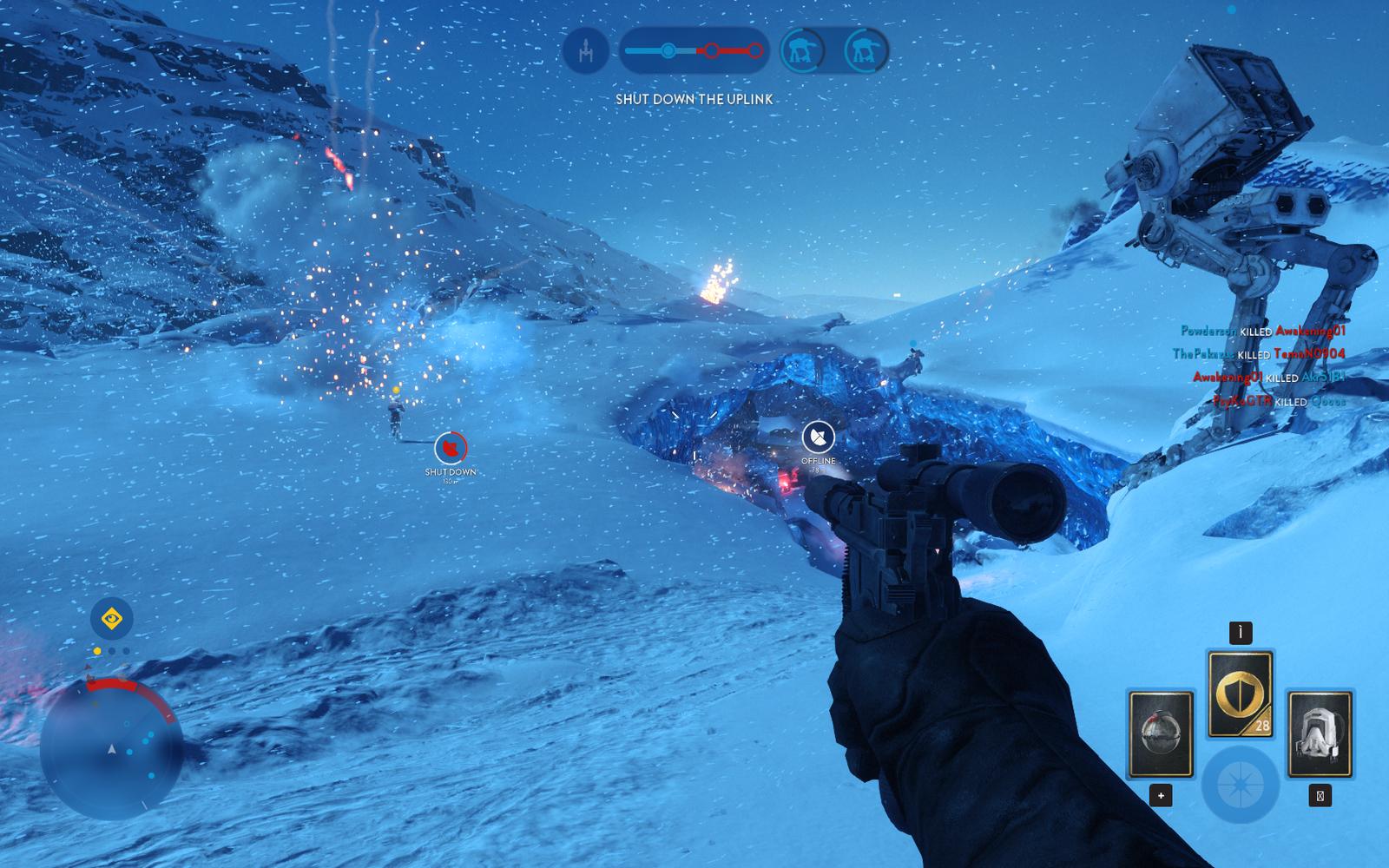Use the trooper helmet star card

click(x=1320, y=734)
